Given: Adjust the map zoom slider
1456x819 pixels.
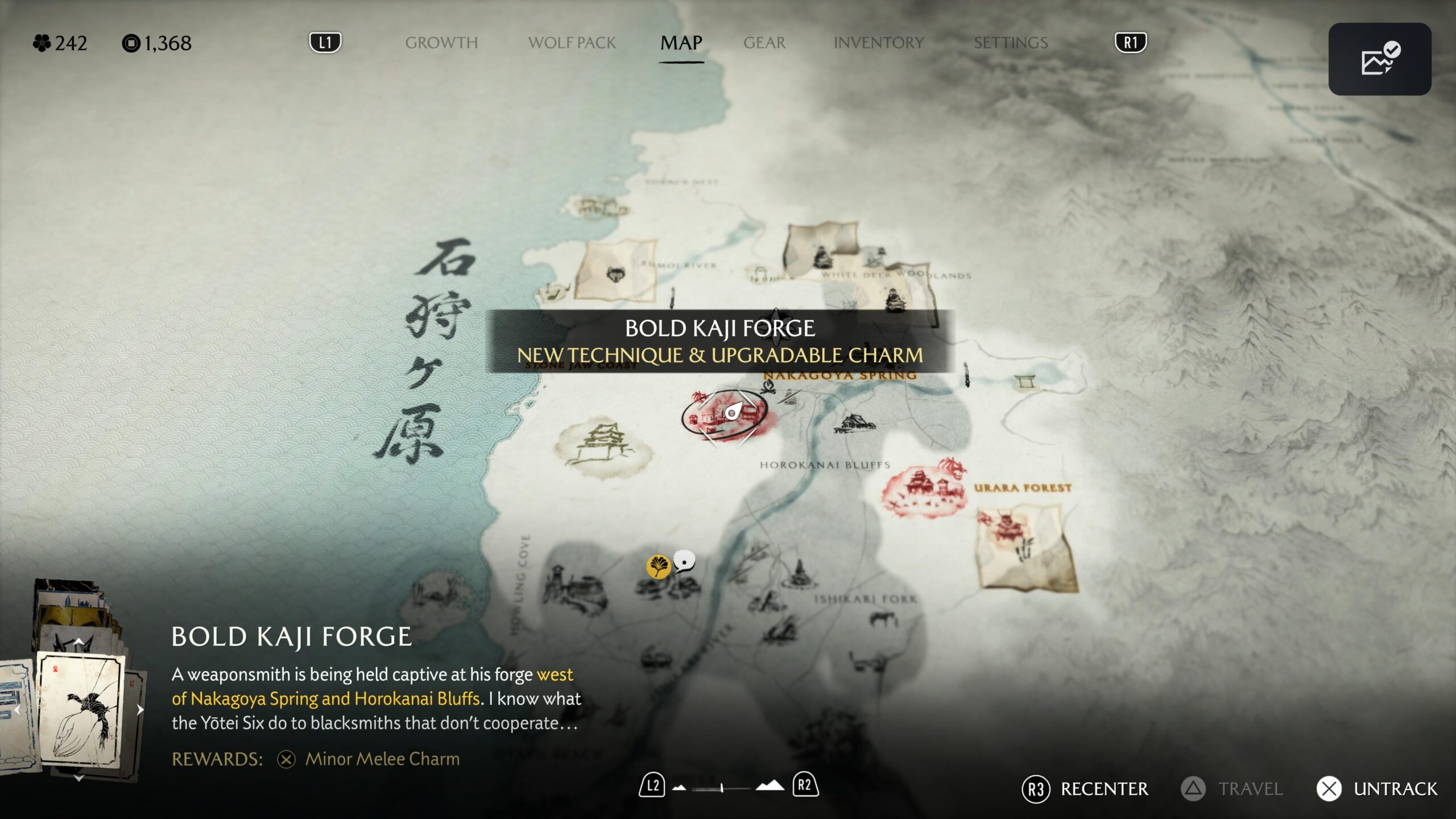Looking at the screenshot, I should tap(722, 788).
